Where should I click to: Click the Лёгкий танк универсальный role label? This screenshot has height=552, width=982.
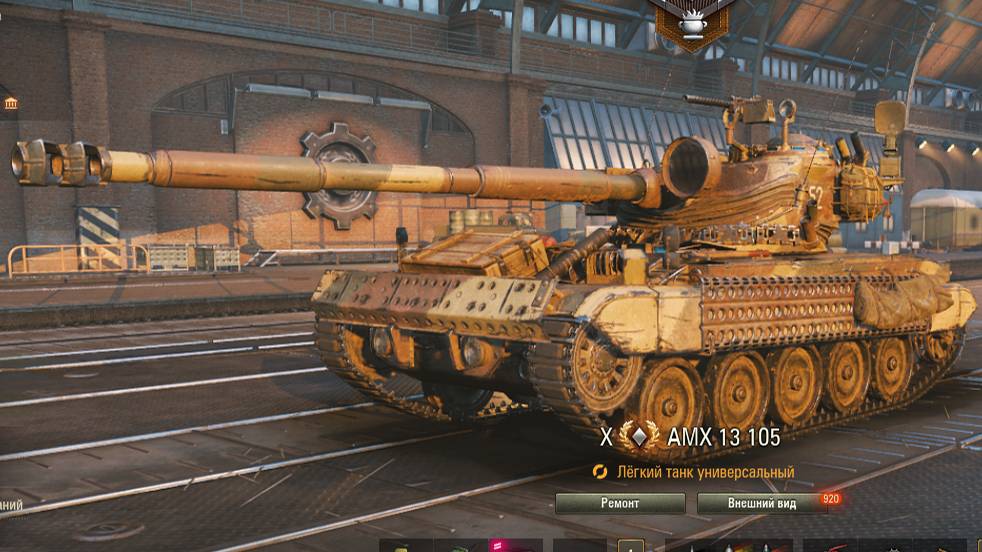[704, 472]
